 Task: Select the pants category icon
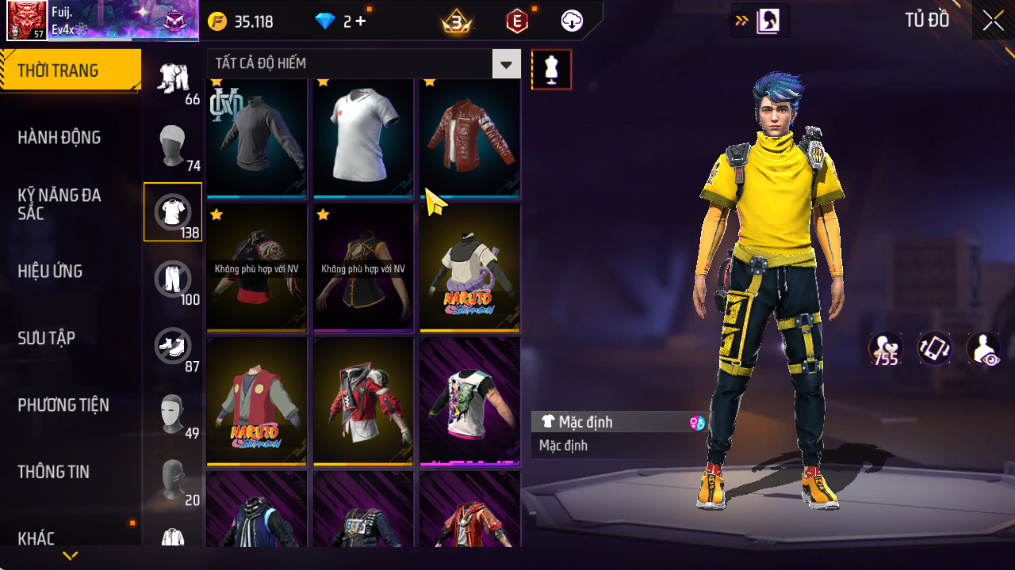(173, 279)
